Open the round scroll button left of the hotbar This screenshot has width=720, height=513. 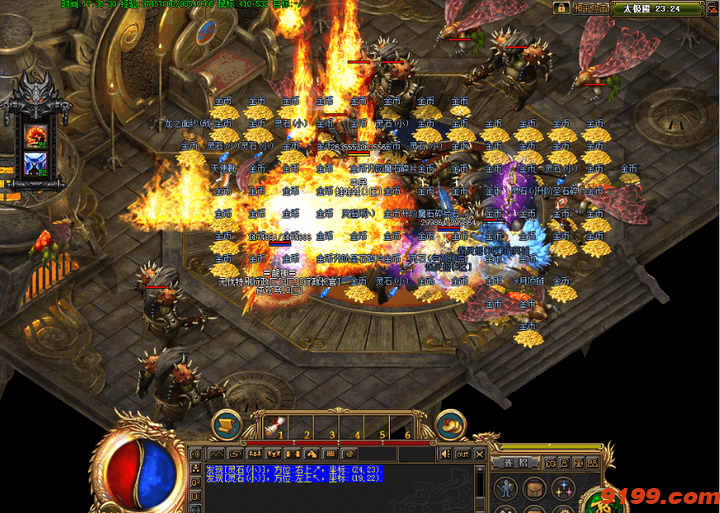click(x=227, y=425)
